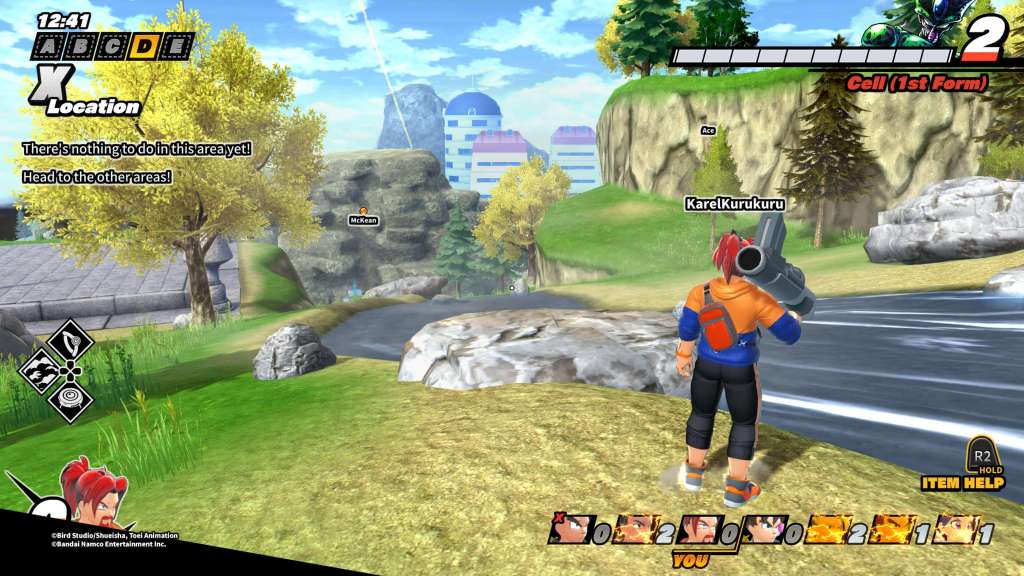Image resolution: width=1024 pixels, height=576 pixels.
Task: Select area A in the area tracker
Action: 48,45
